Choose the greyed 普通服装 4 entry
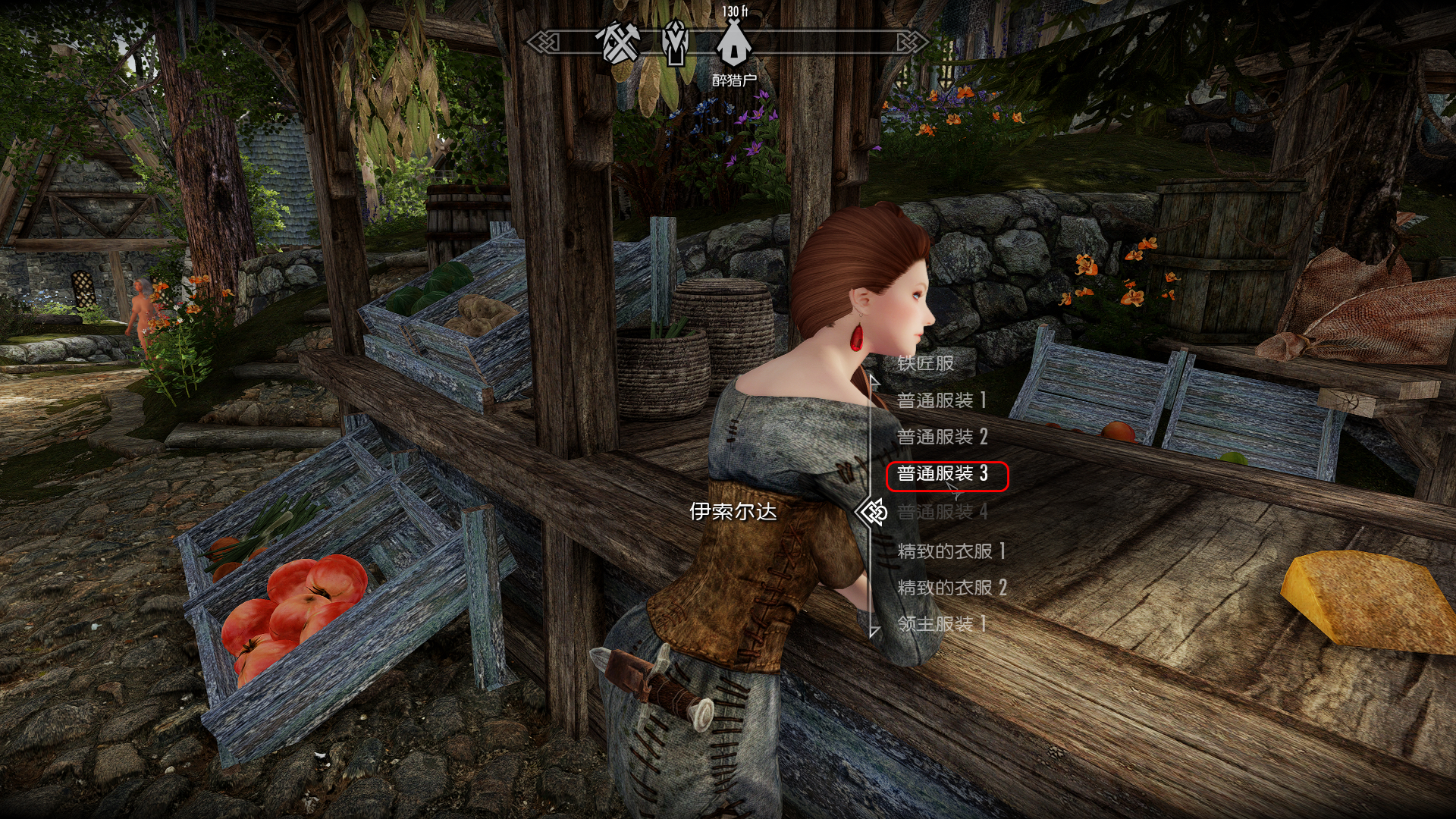This screenshot has width=1456, height=819. pyautogui.click(x=942, y=512)
